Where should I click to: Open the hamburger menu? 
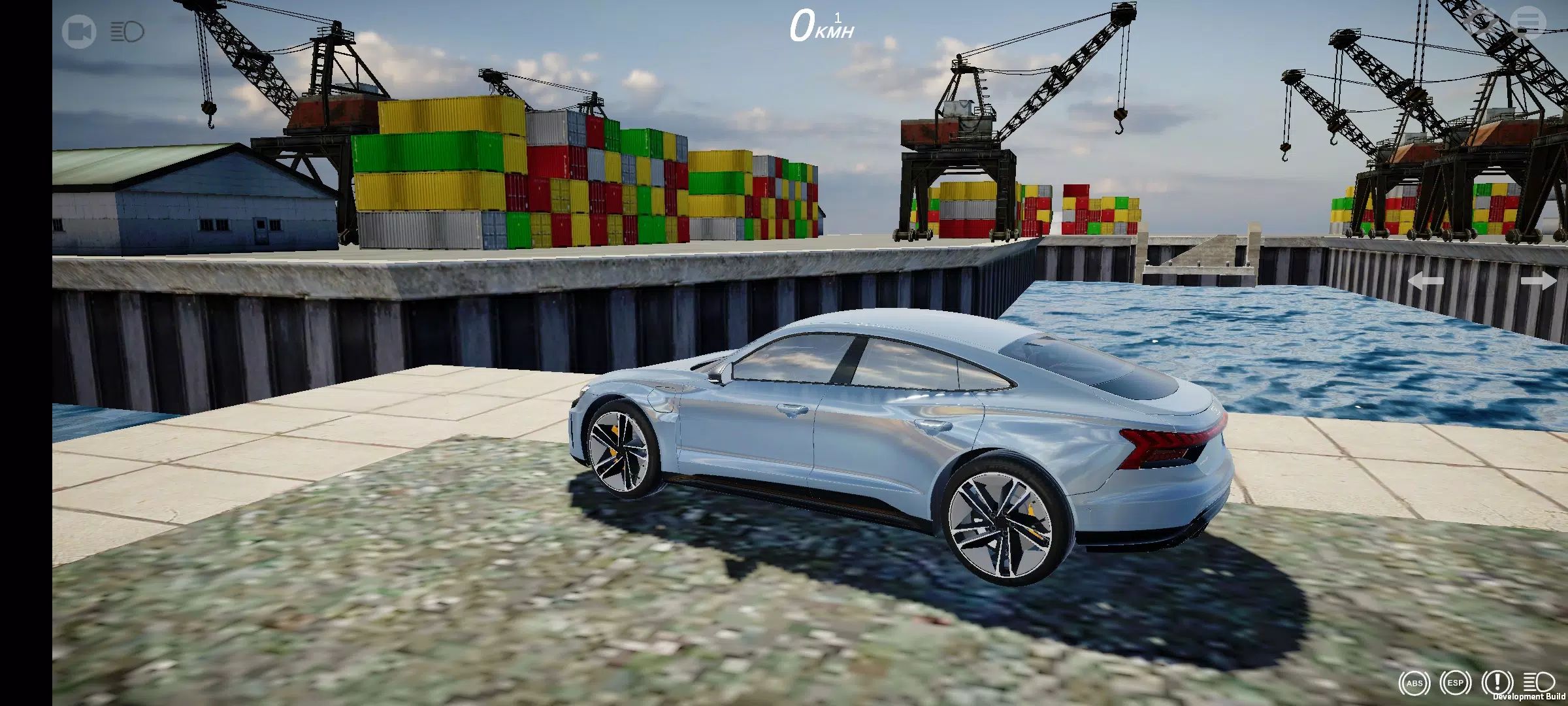[1528, 22]
